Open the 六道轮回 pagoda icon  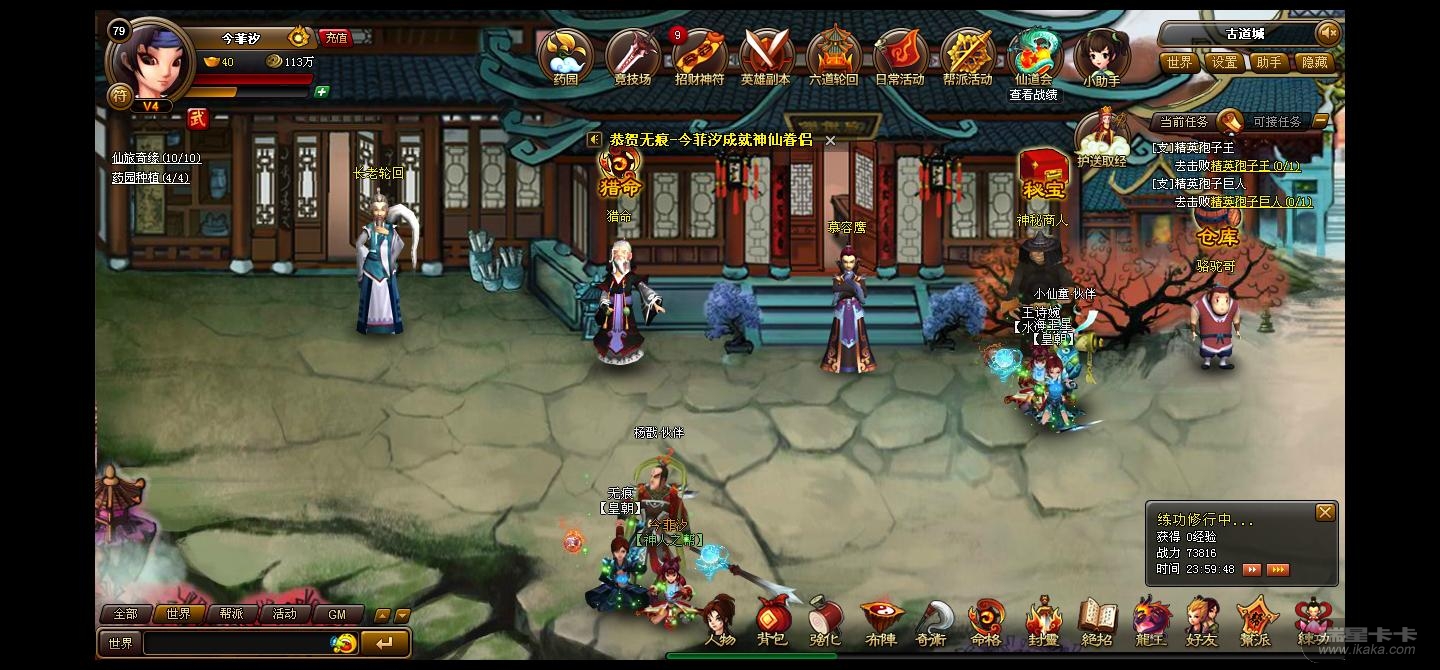833,56
